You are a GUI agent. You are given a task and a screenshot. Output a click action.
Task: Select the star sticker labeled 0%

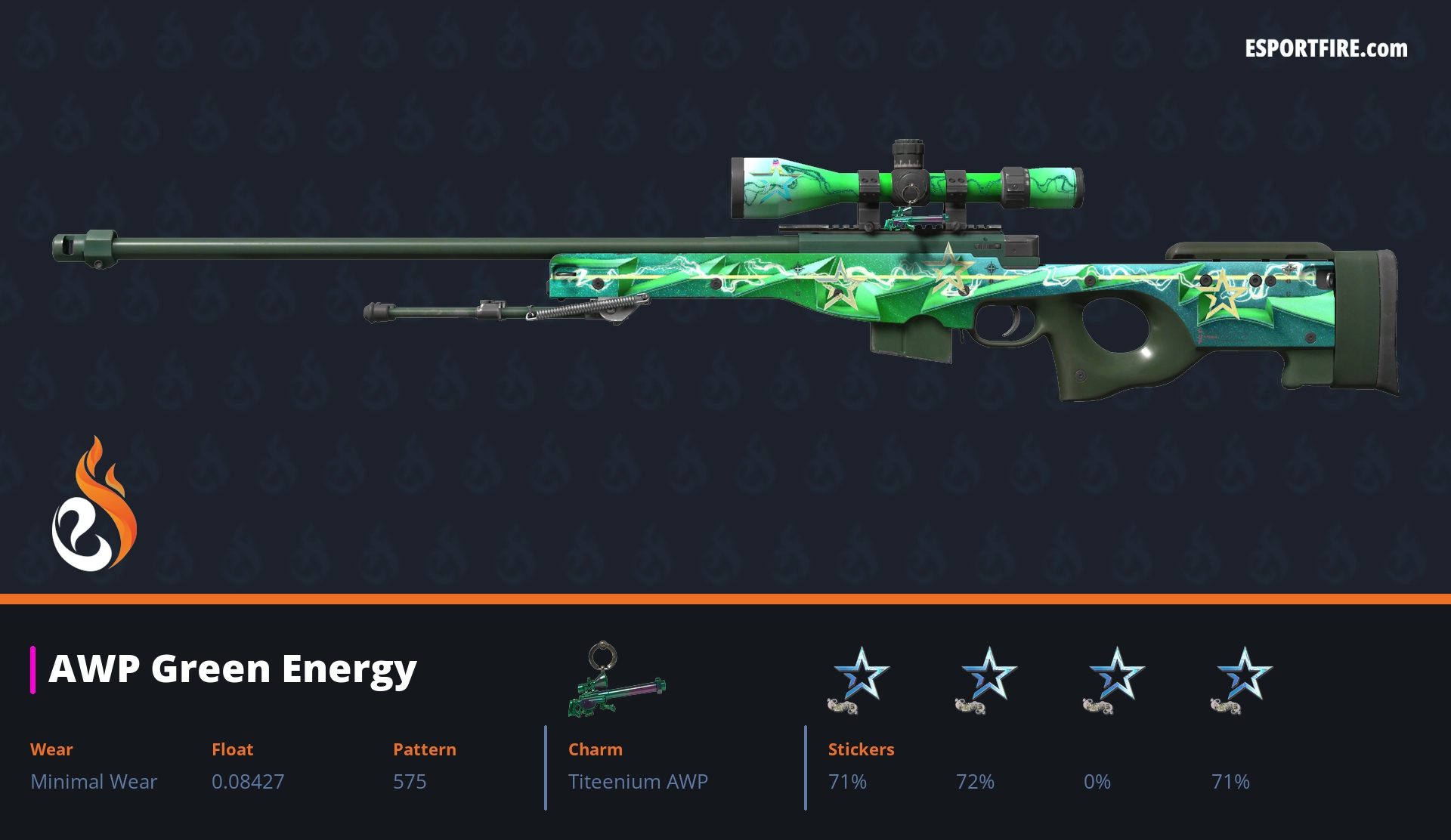tap(1115, 678)
